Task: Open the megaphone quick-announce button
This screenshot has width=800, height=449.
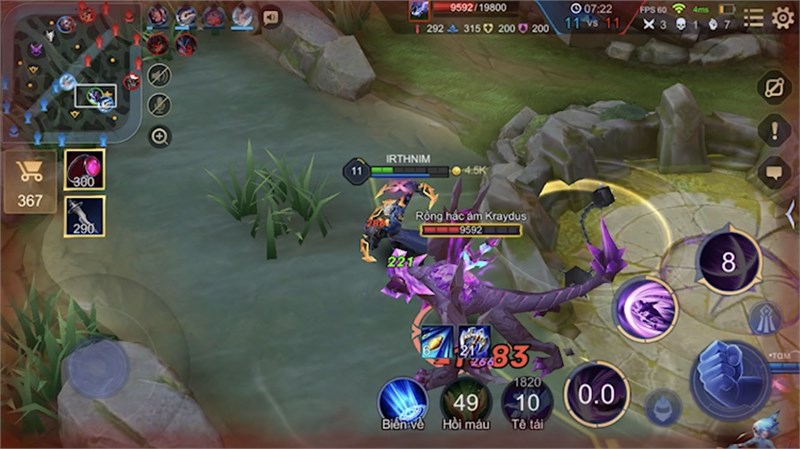Action: coord(270,17)
